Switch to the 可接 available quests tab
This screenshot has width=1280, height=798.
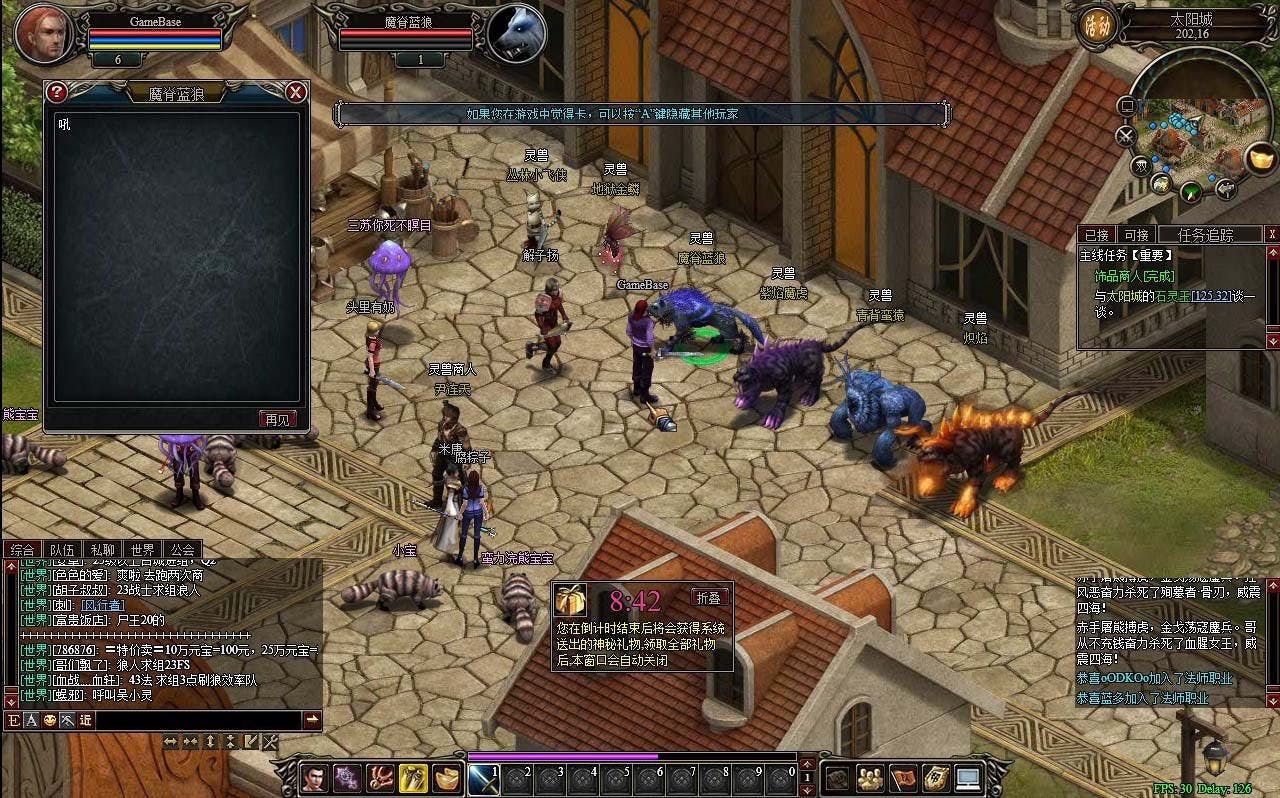coord(1136,235)
